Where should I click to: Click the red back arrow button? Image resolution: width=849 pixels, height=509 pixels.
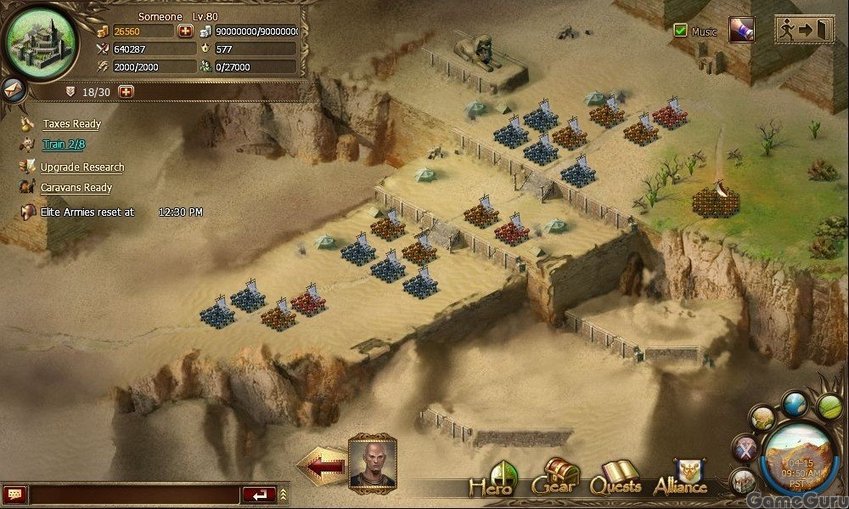[321, 466]
